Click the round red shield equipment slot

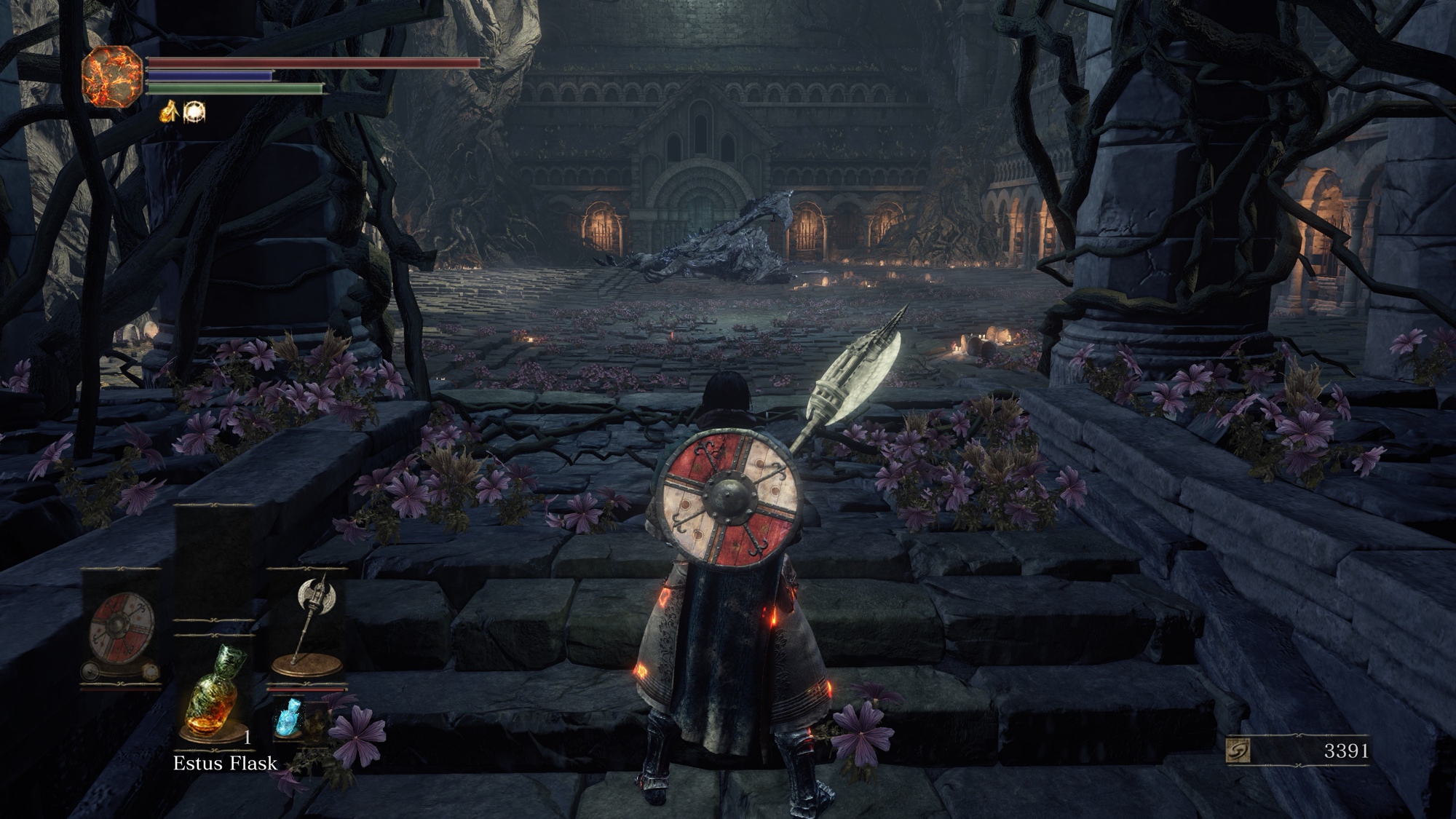pos(121,628)
